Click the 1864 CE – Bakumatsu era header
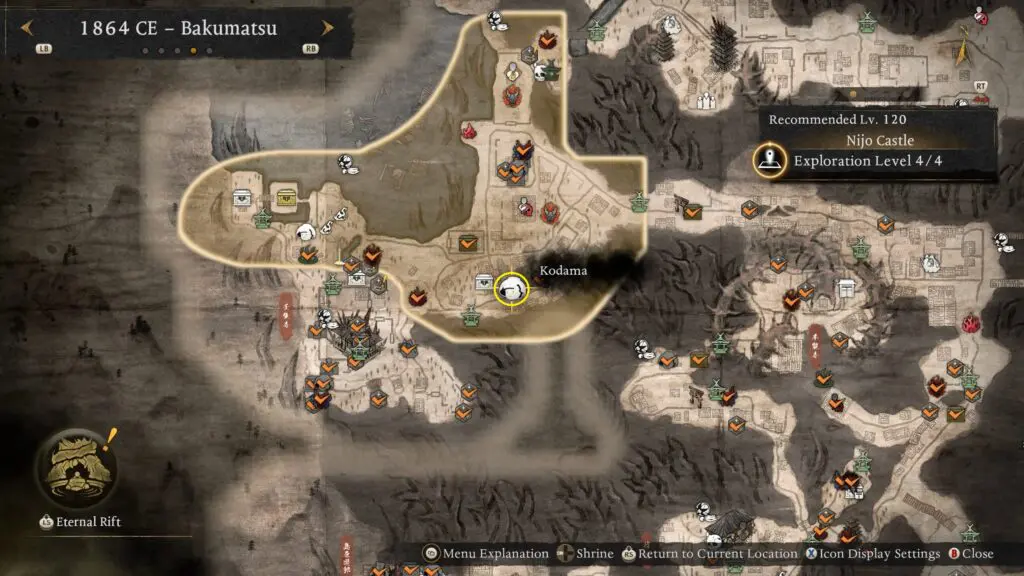Screen dimensions: 1024x576 178,28
